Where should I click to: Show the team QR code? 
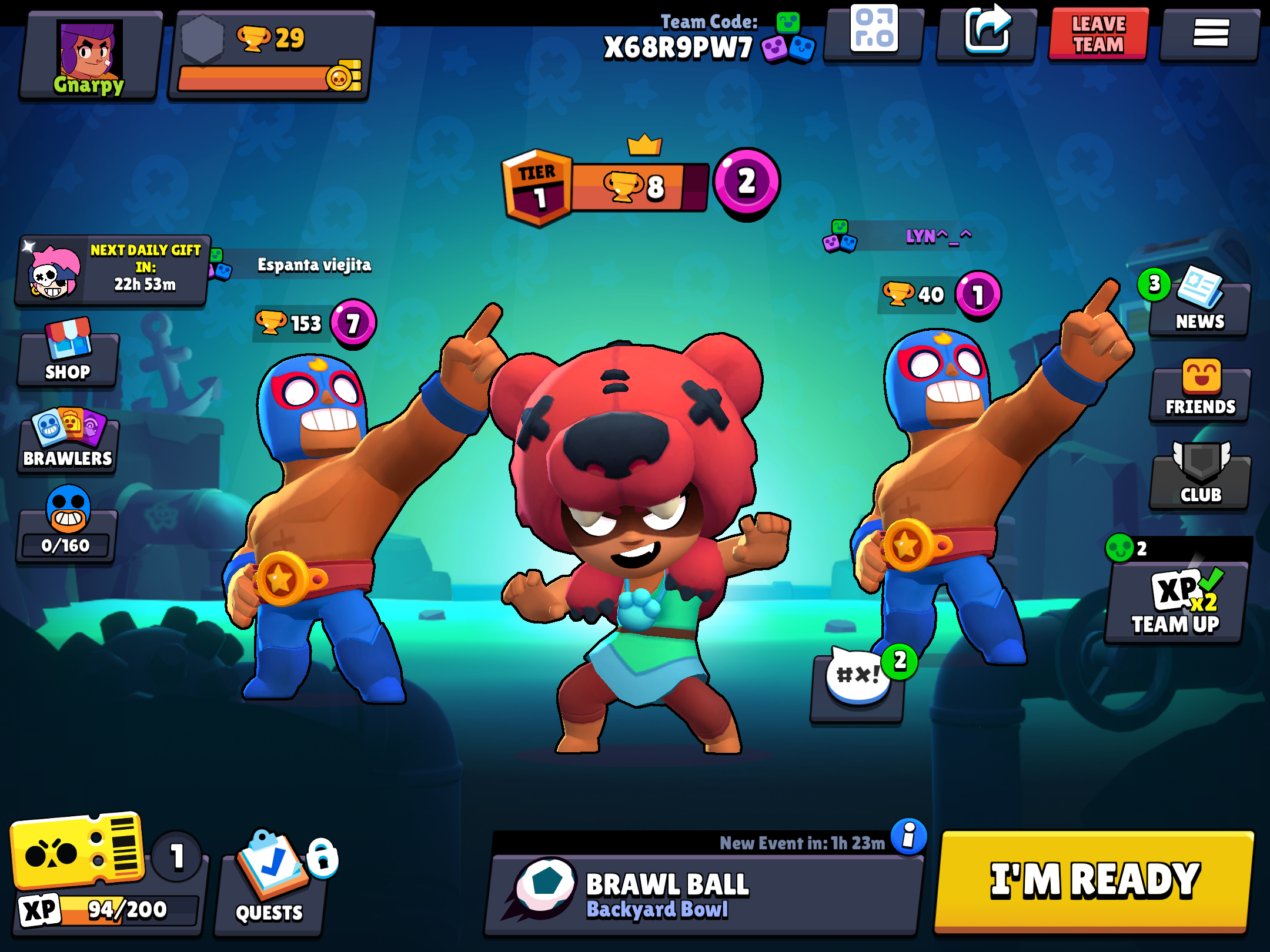(x=873, y=32)
